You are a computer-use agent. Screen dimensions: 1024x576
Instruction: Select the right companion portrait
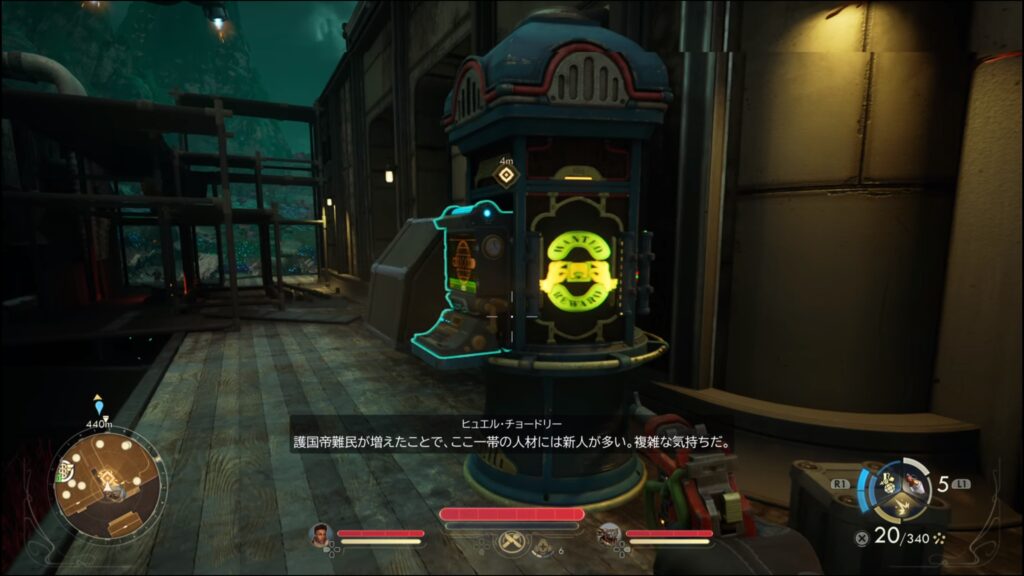[609, 535]
